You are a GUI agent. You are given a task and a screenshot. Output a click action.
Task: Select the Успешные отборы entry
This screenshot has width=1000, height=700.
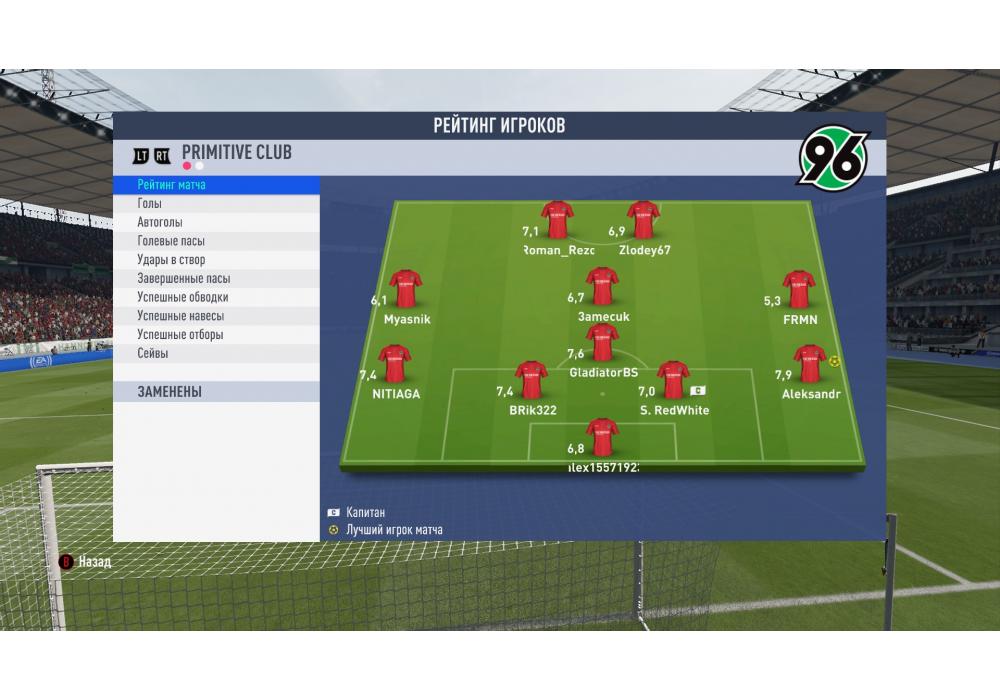(x=217, y=335)
